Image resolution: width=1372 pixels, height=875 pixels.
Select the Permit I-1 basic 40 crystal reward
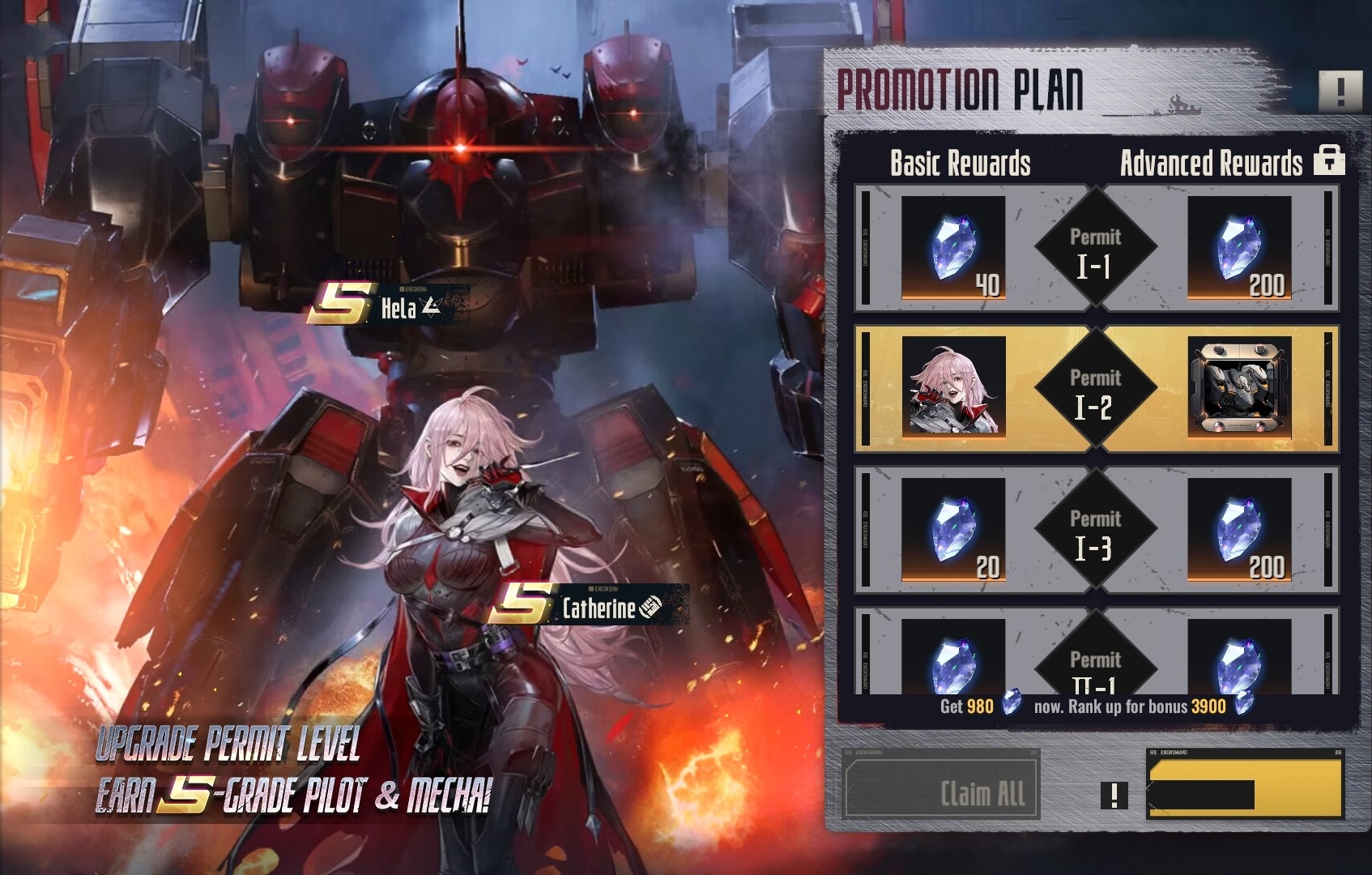(x=953, y=247)
